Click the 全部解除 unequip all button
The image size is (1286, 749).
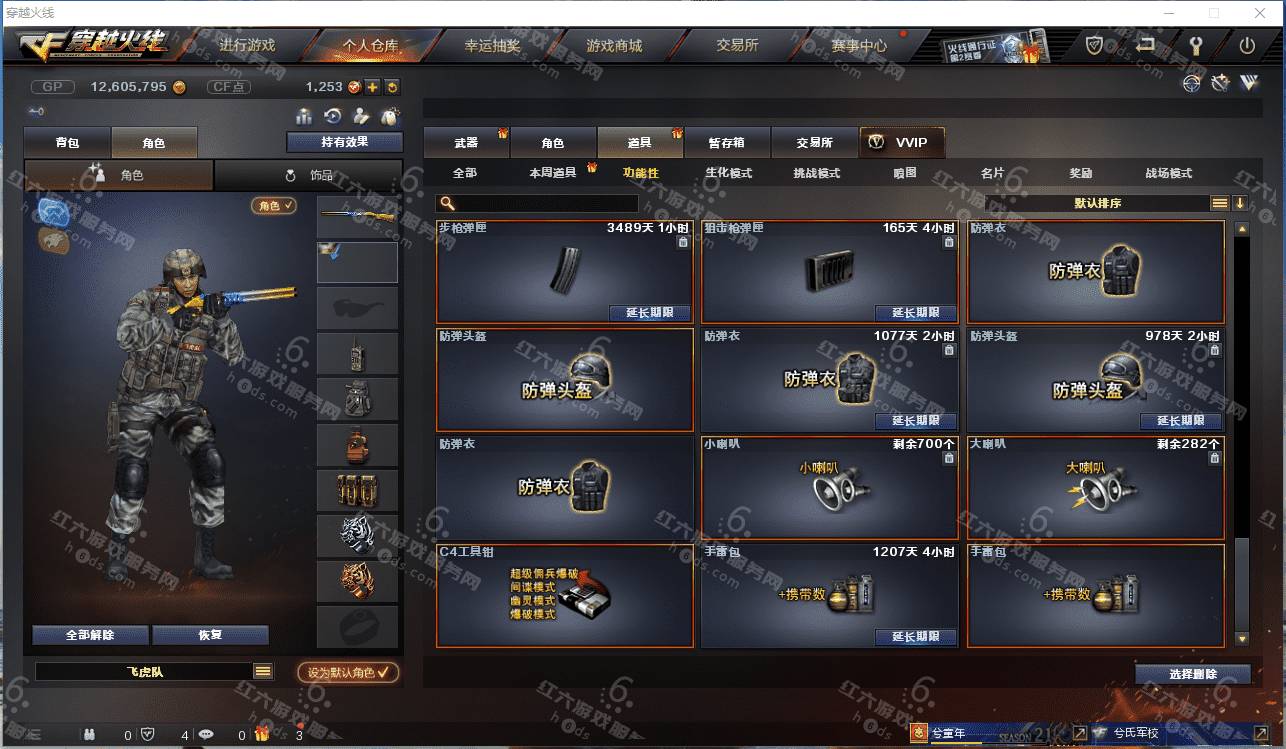[x=90, y=635]
